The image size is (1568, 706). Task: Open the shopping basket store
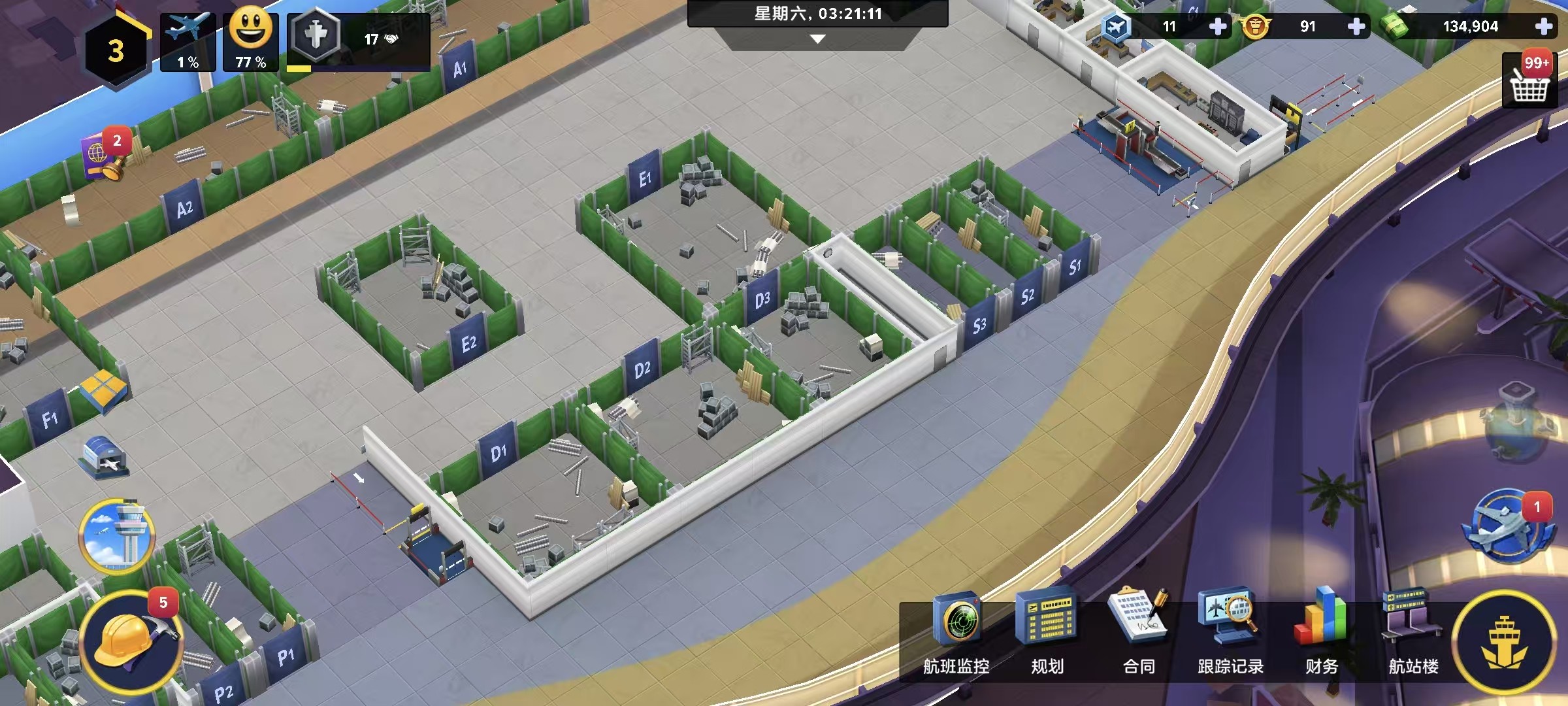(x=1529, y=81)
